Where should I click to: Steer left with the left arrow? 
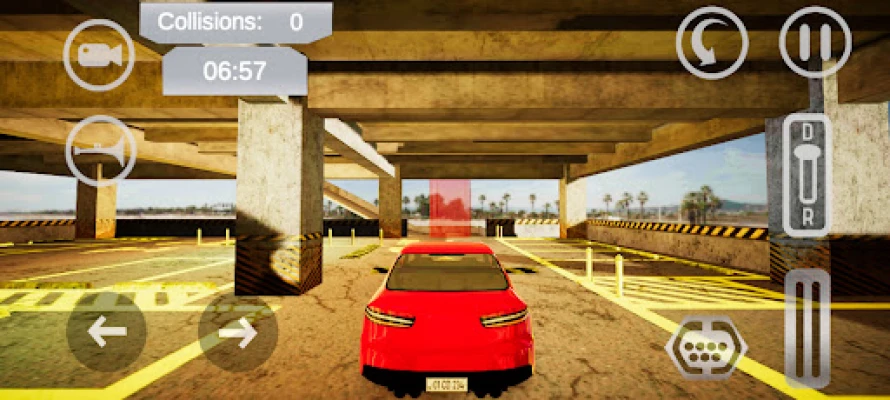[x=107, y=332]
